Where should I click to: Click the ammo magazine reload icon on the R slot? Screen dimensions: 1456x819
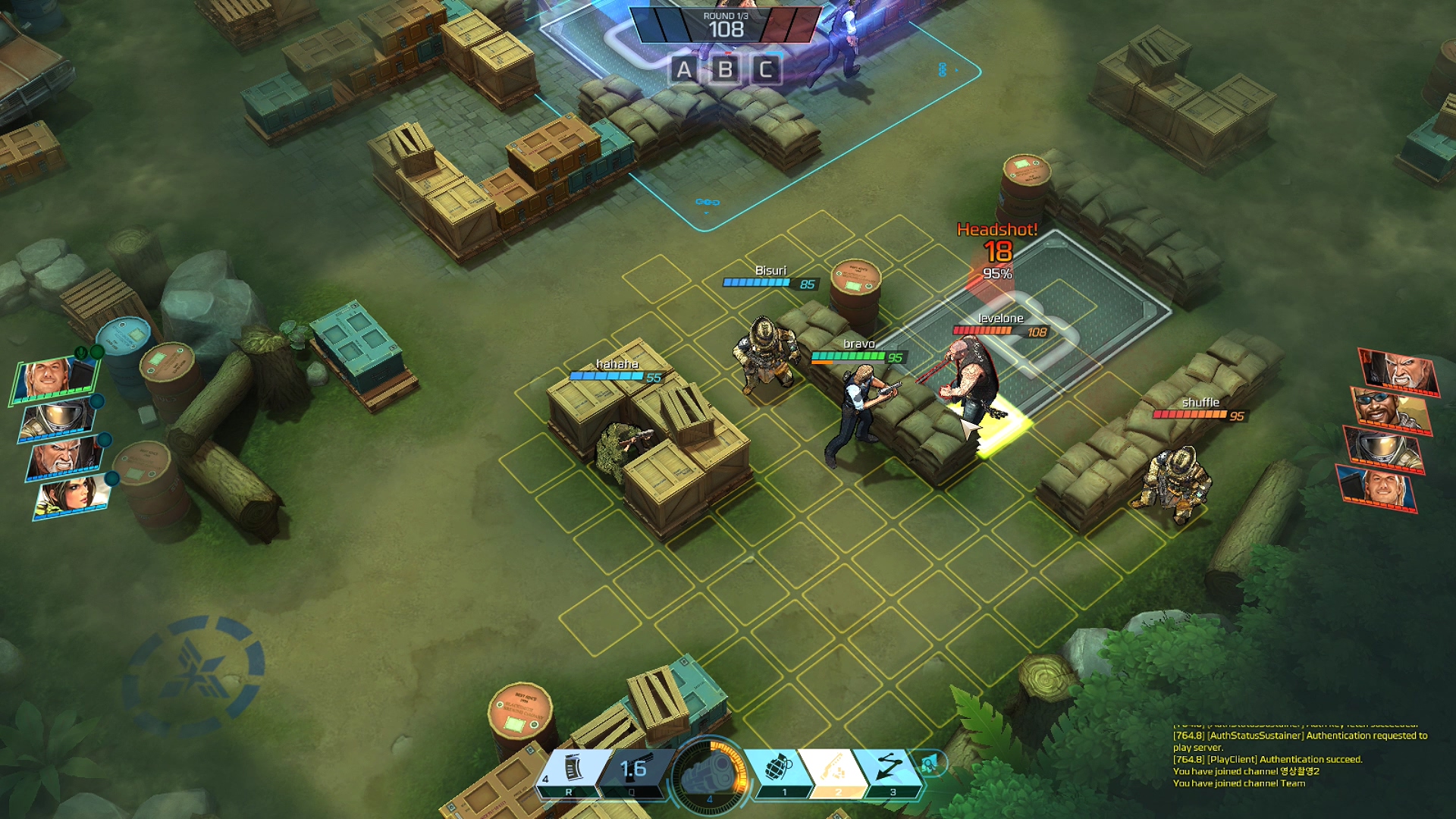[x=574, y=766]
